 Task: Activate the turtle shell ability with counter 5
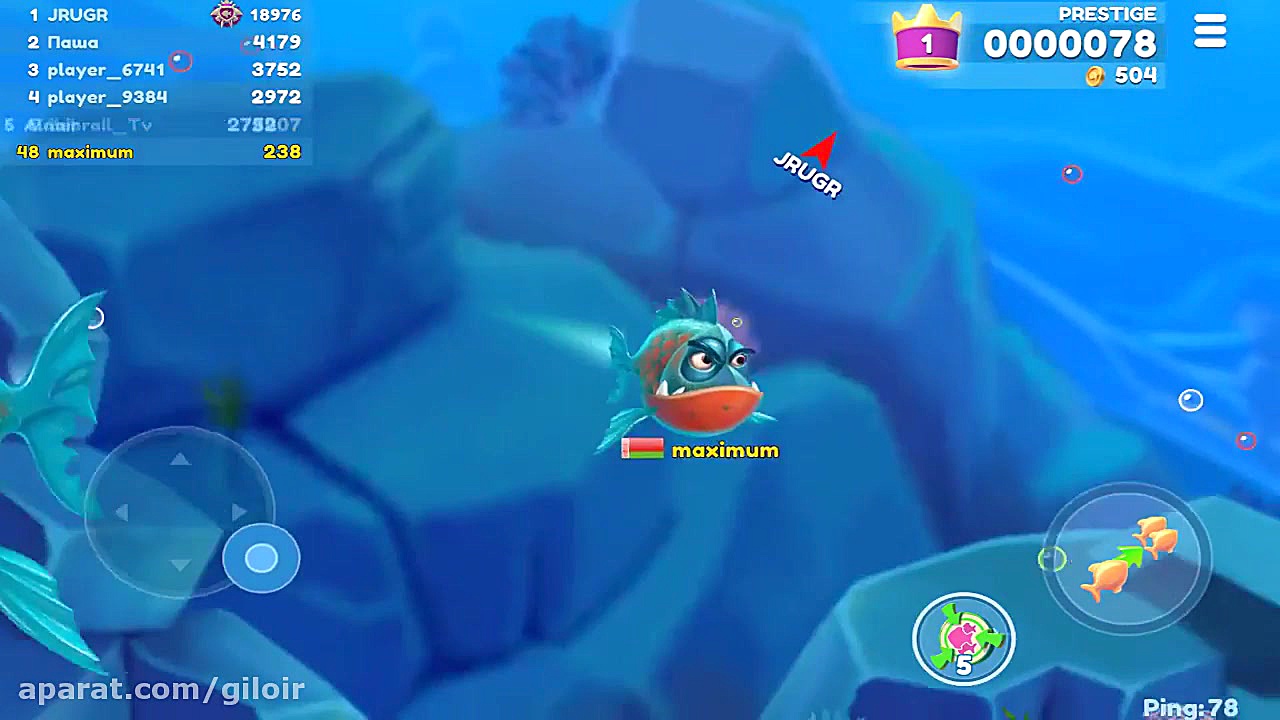pos(963,637)
